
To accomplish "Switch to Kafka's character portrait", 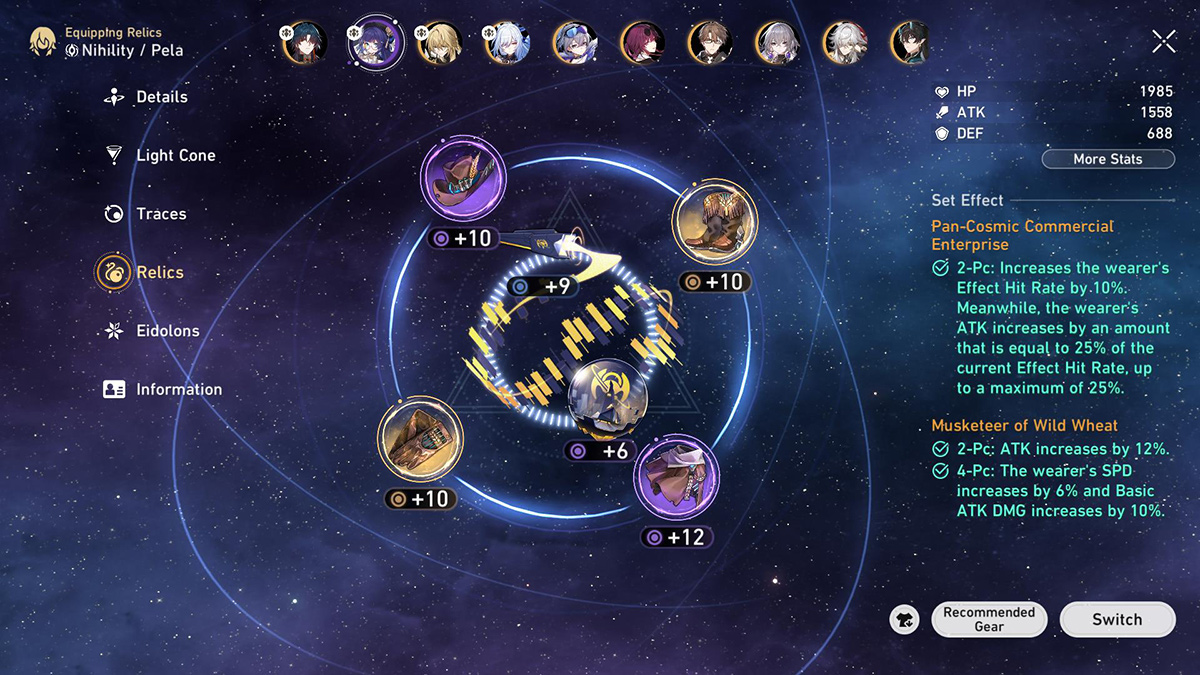I will coord(643,43).
